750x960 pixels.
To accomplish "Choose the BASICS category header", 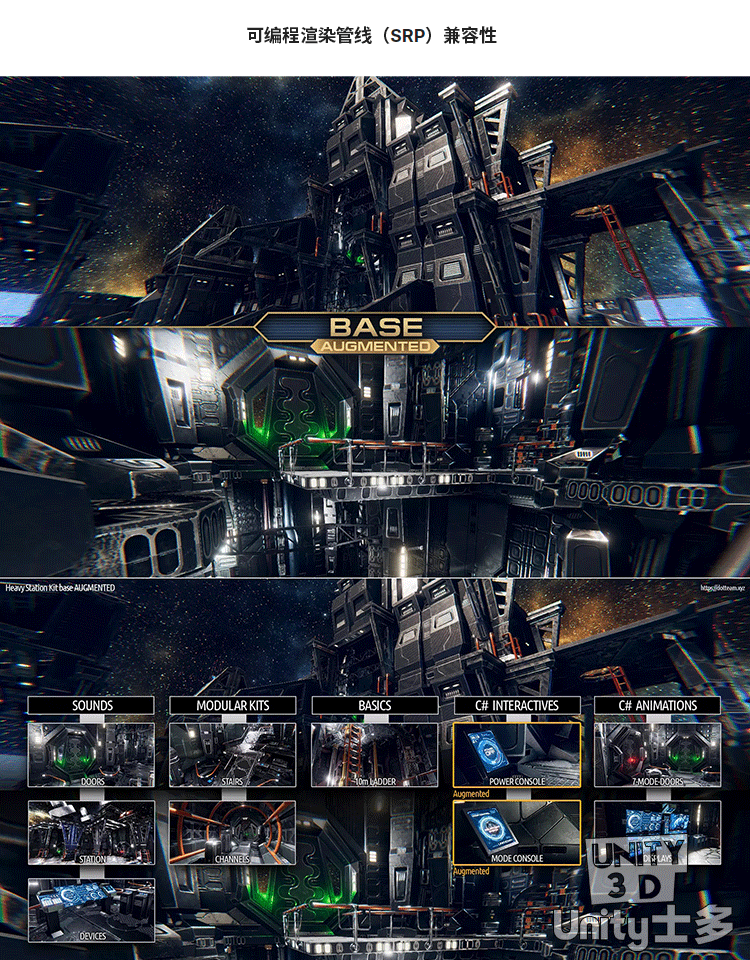I will point(375,705).
